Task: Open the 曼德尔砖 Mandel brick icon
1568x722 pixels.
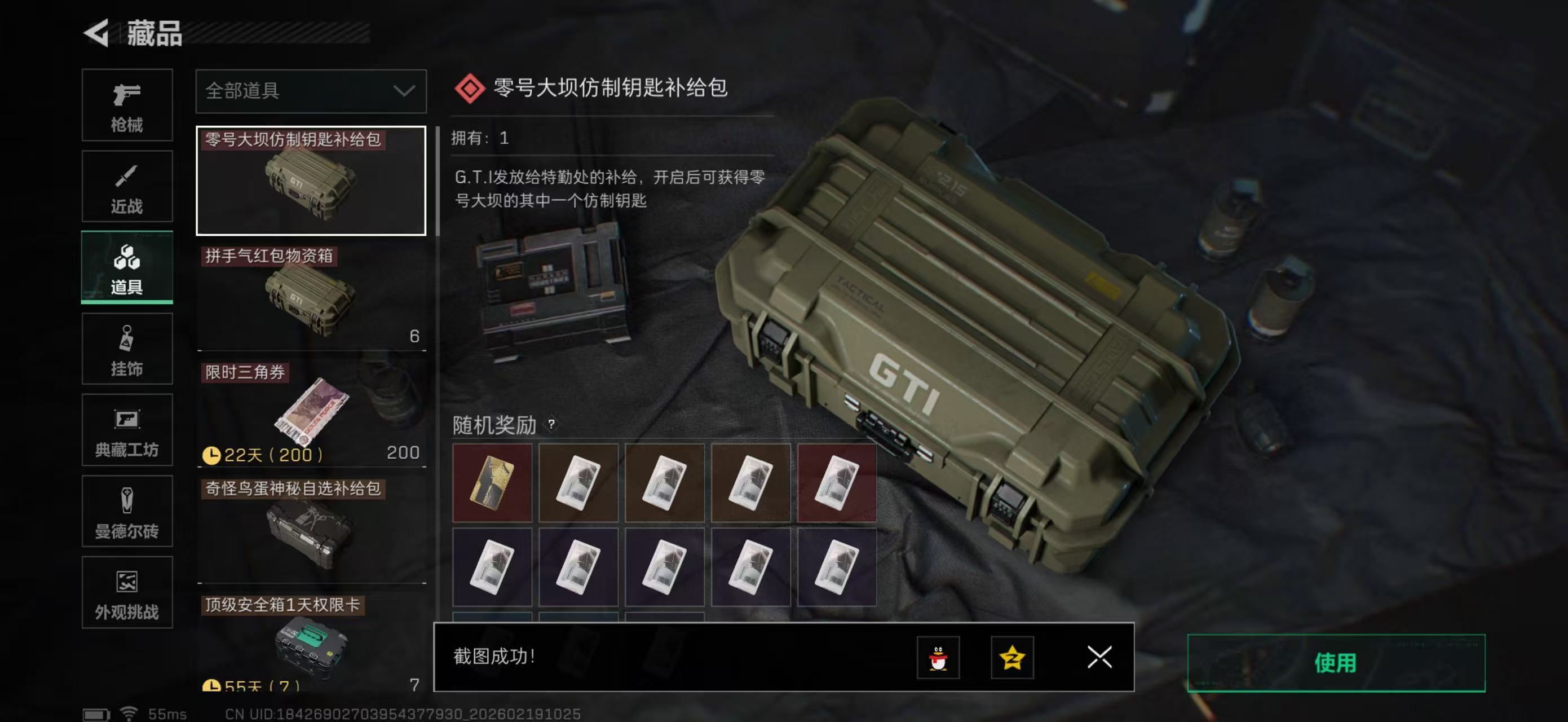Action: 127,512
